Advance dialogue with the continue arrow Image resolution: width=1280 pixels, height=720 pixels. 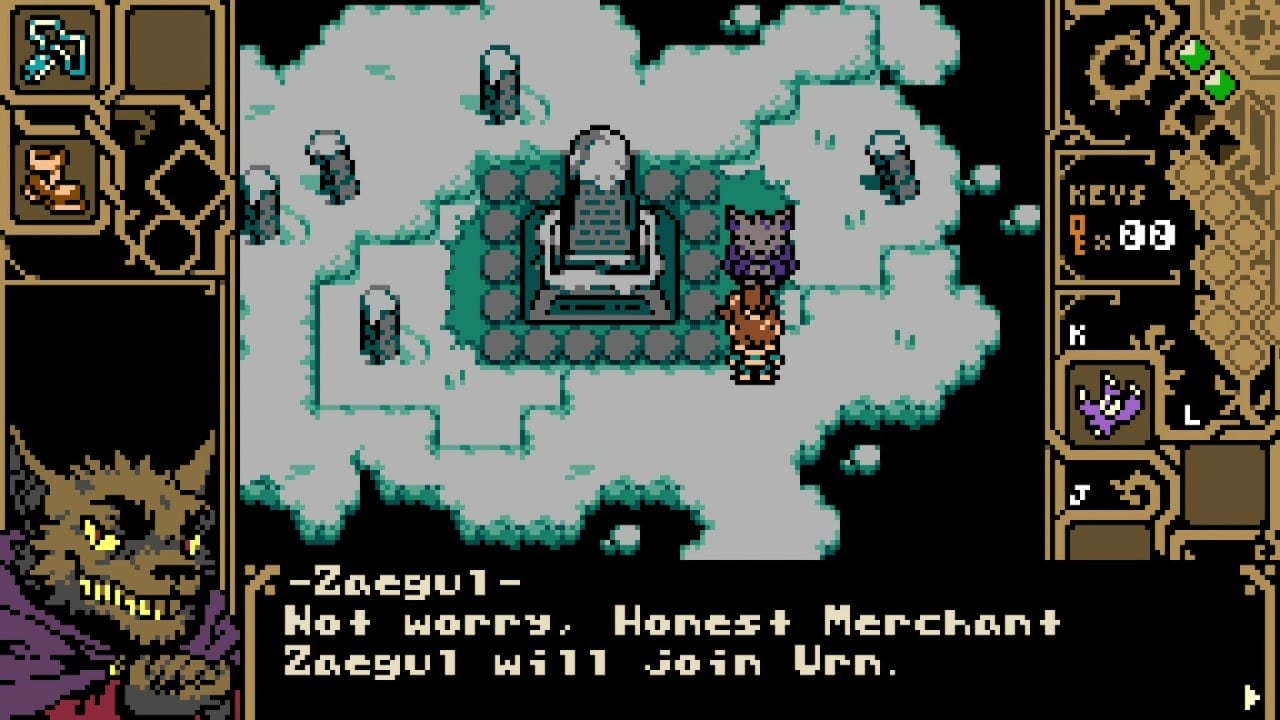tap(1251, 695)
